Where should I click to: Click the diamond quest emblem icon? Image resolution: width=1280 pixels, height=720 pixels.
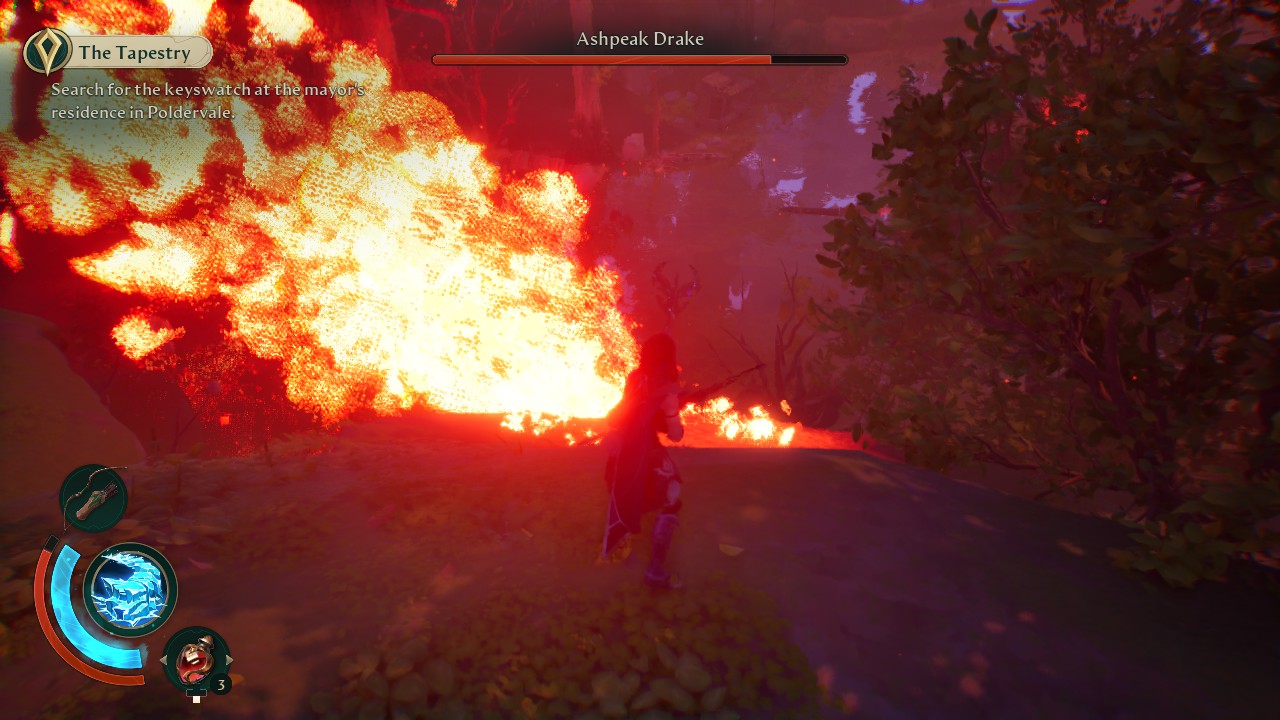click(x=47, y=52)
